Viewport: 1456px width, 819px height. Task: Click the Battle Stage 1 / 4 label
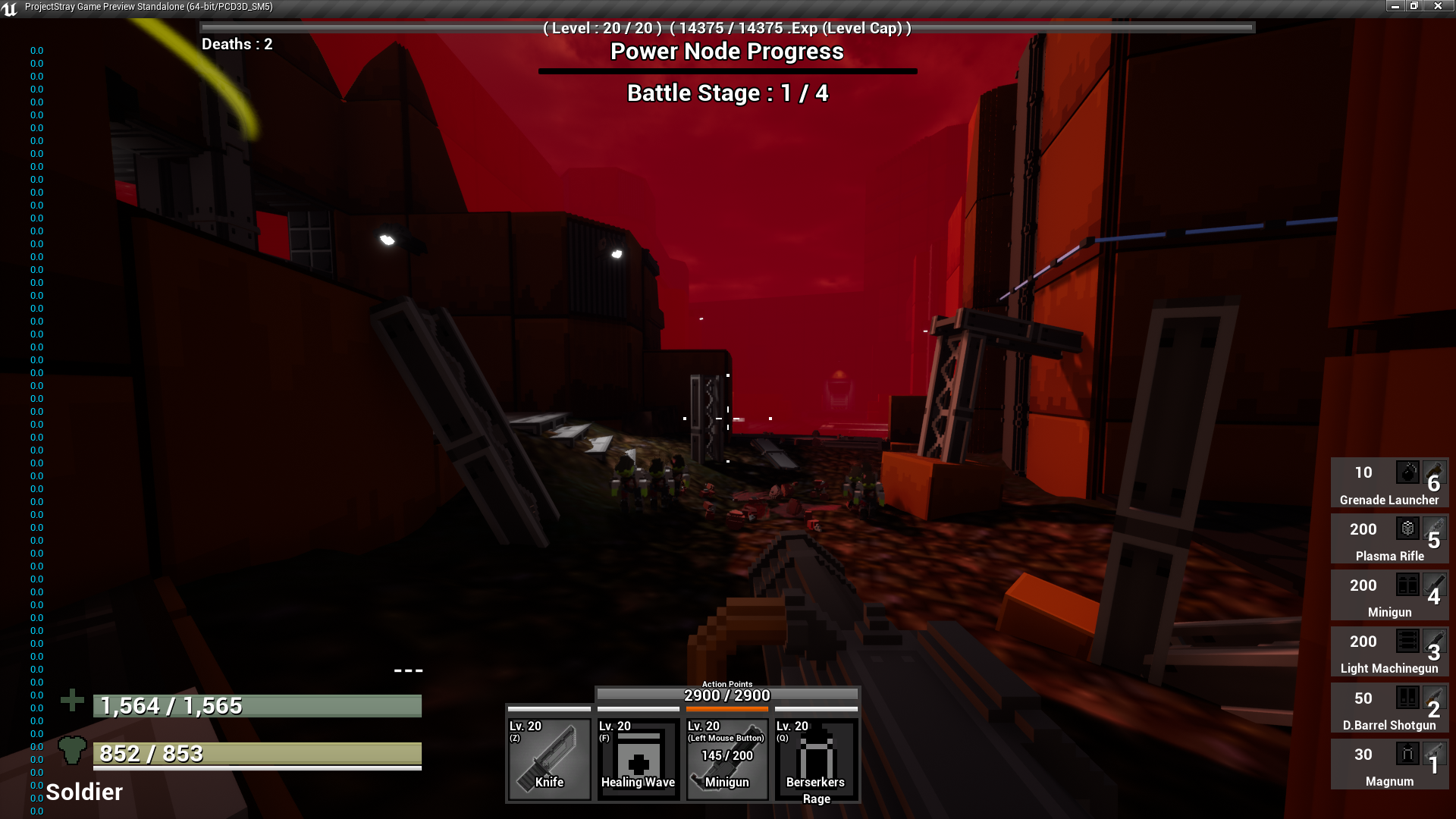(x=726, y=93)
